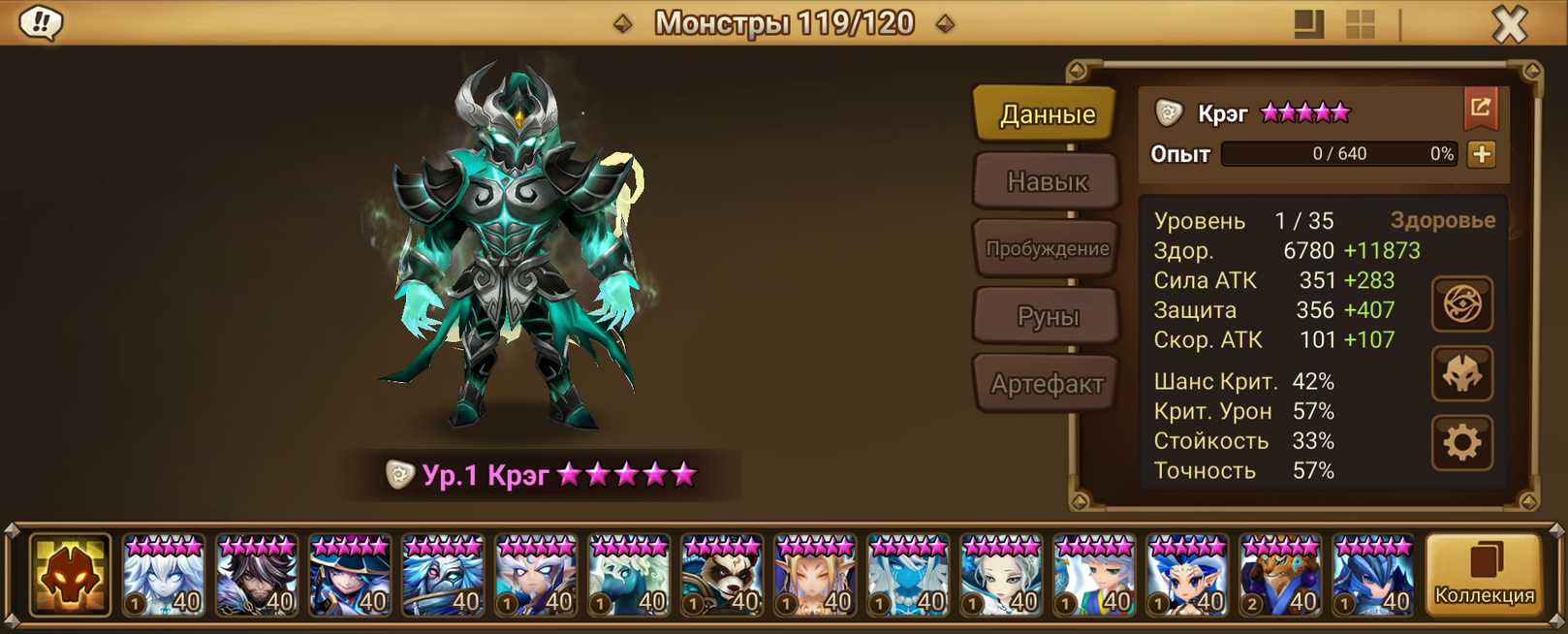Select the blue witch-hat monster thumbnail
Image resolution: width=1568 pixels, height=634 pixels.
(350, 576)
